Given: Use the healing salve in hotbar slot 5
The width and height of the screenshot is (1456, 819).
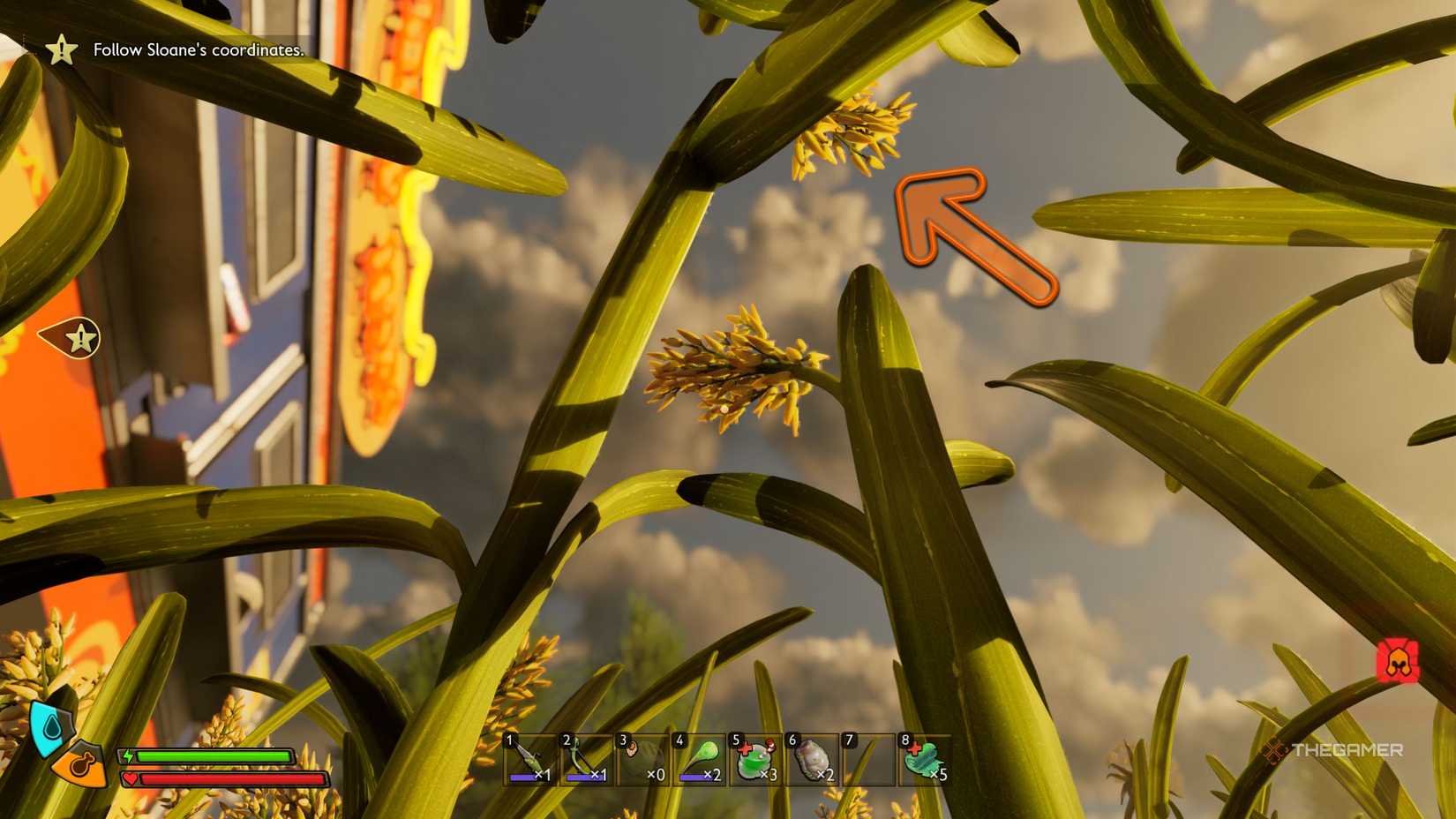Looking at the screenshot, I should point(755,757).
